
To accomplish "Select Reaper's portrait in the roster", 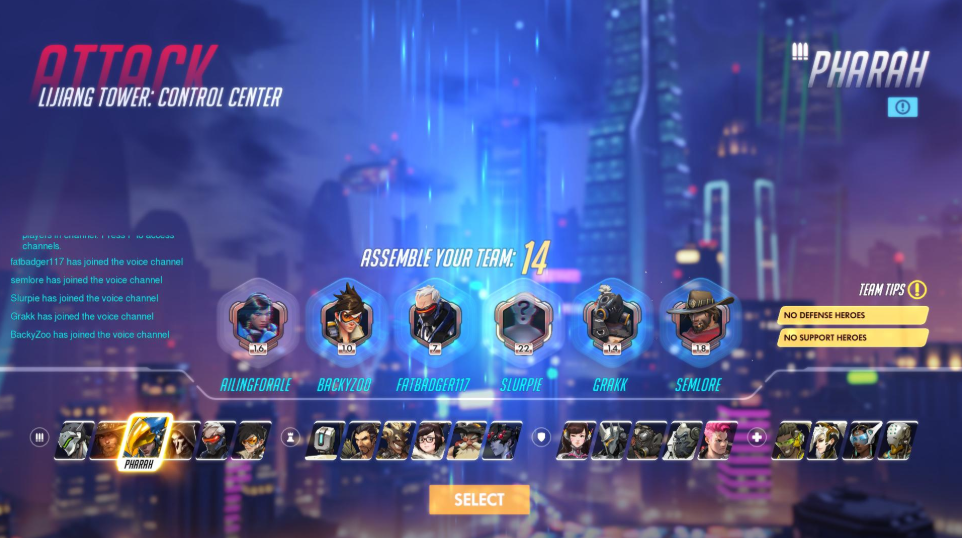I will pyautogui.click(x=182, y=440).
